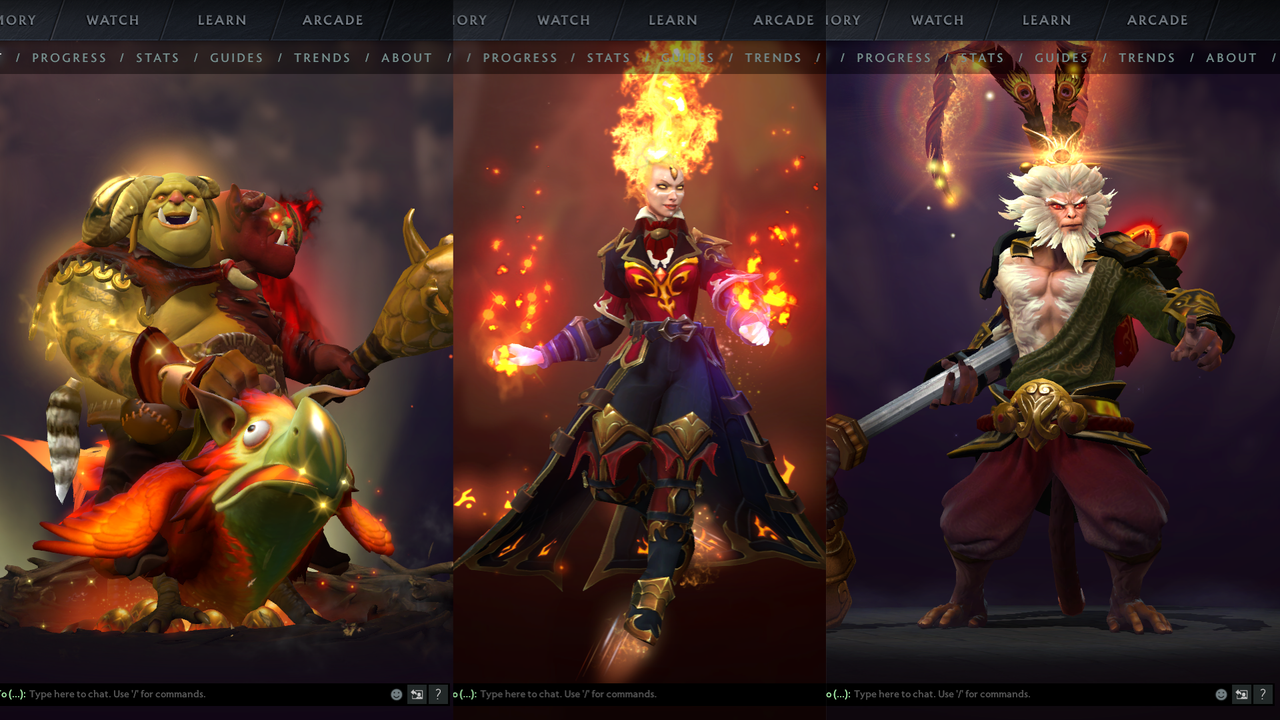The image size is (1280, 720).
Task: Open the emoticon picker in the right chat bar
Action: tap(1219, 694)
